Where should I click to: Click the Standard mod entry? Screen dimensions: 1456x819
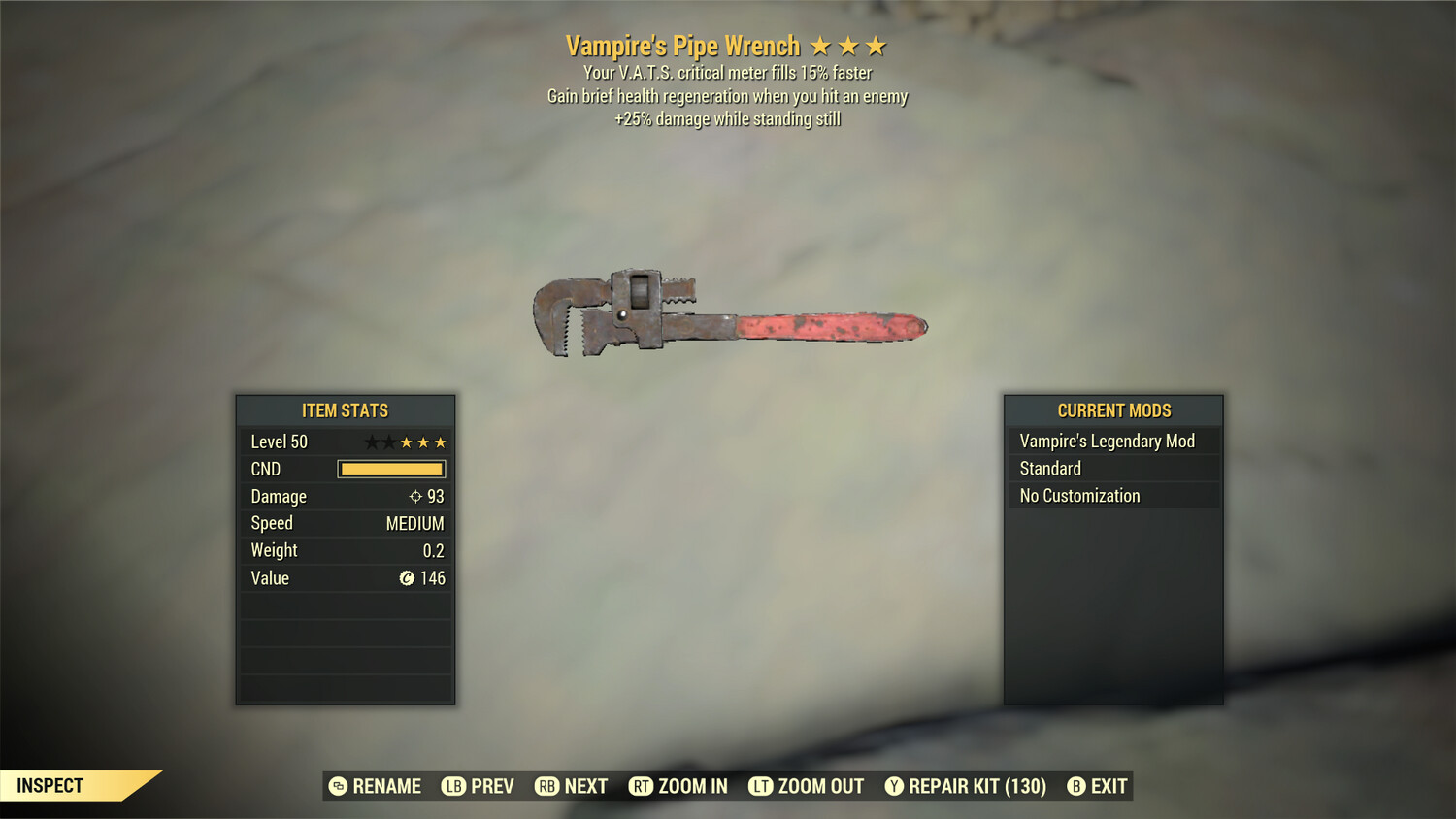tap(1113, 469)
